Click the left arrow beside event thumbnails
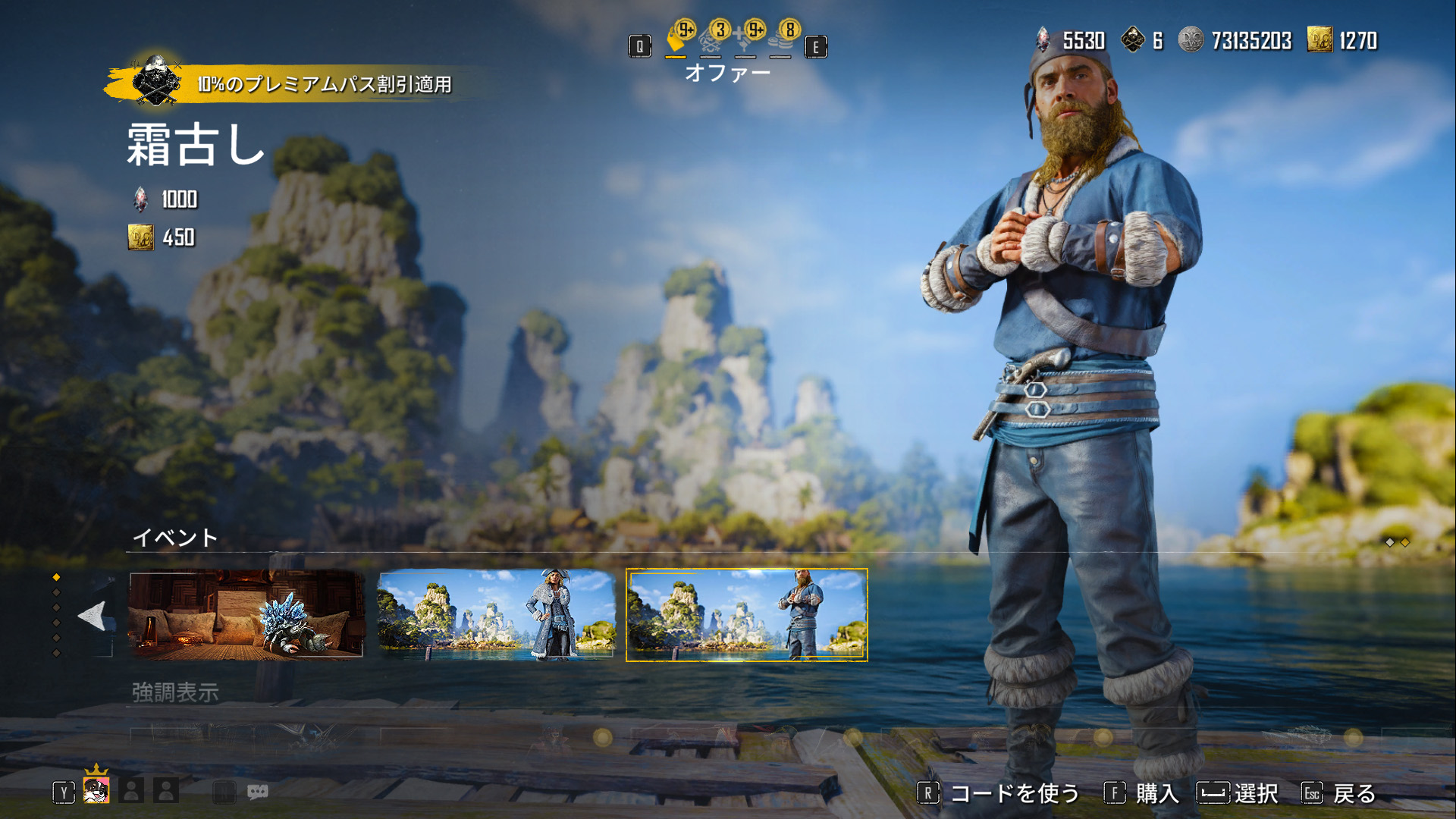 pyautogui.click(x=93, y=616)
